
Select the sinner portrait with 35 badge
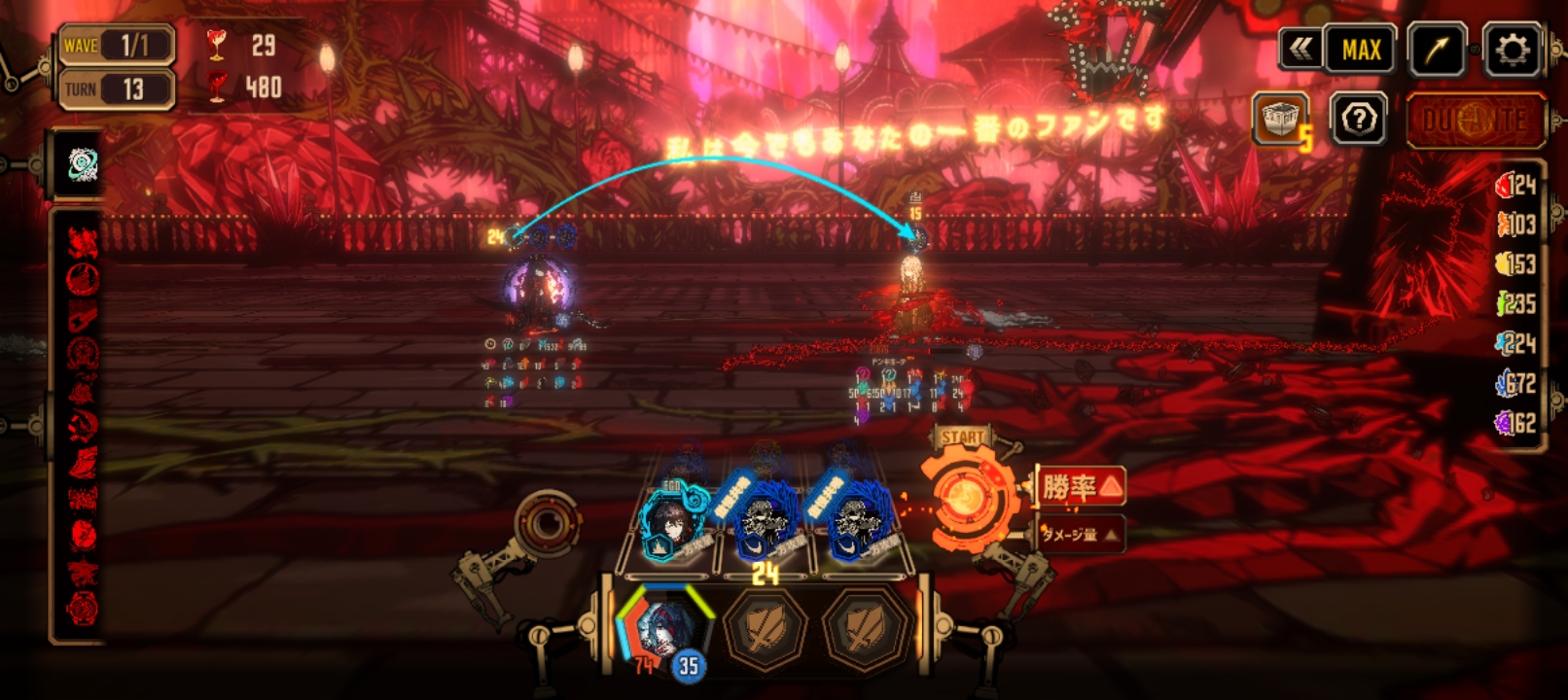click(663, 627)
